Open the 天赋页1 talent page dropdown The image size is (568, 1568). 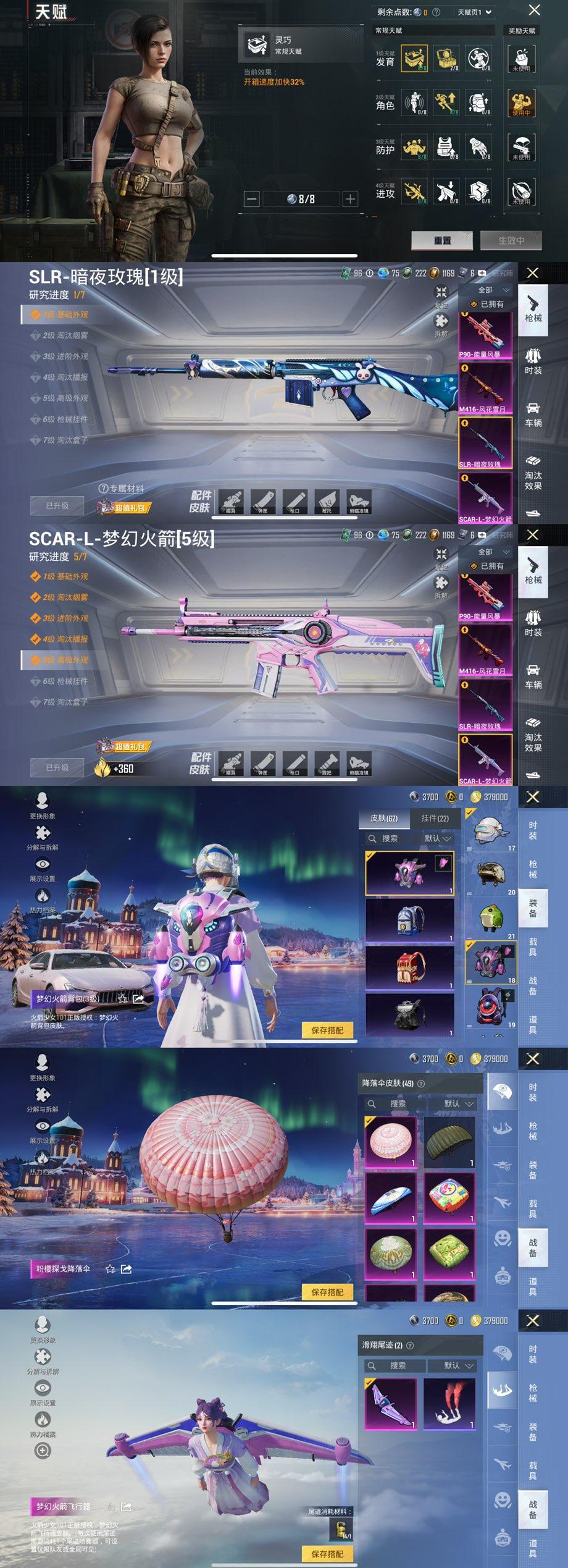click(474, 12)
